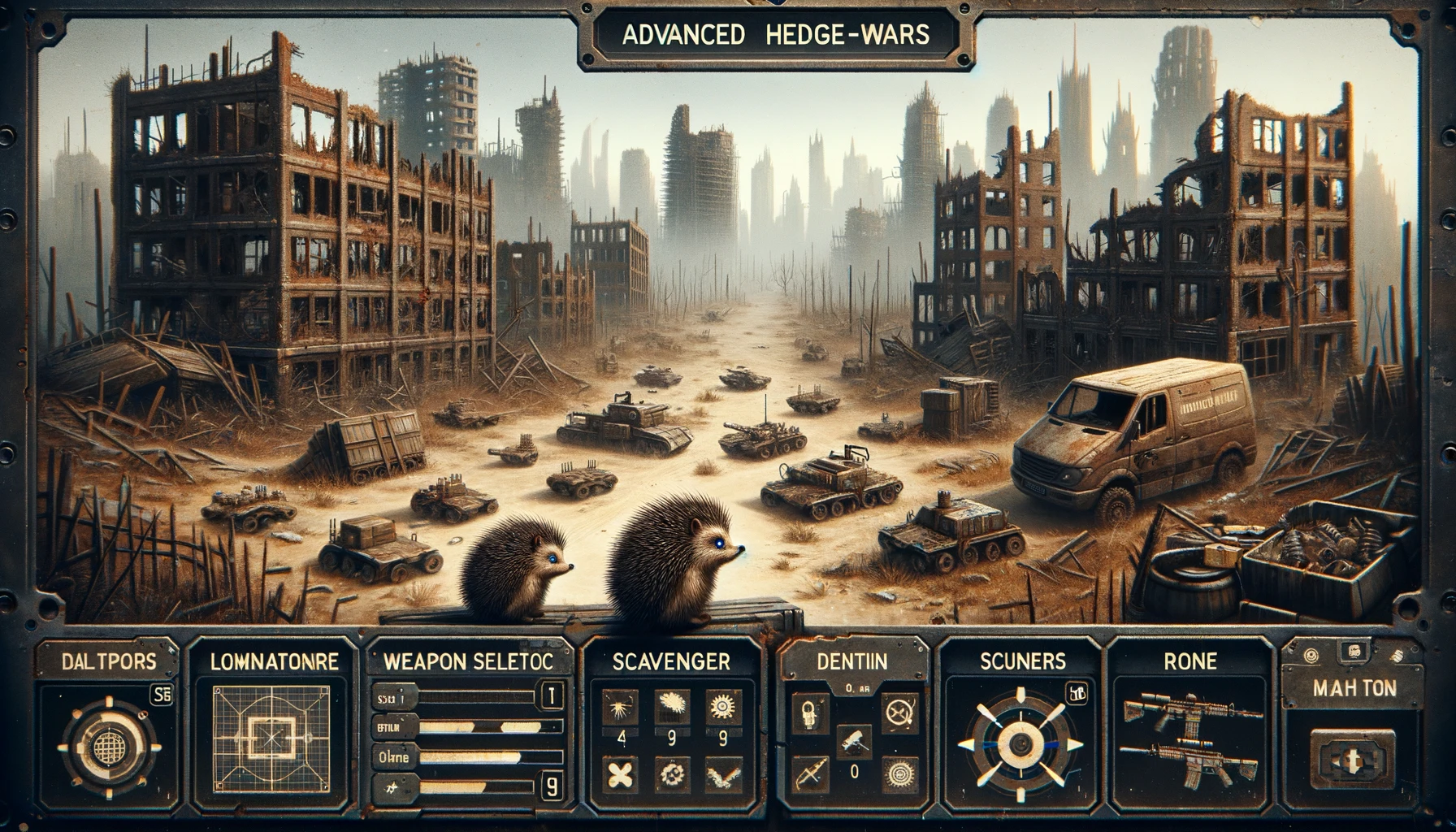Screen dimensions: 1456x832
Task: Select the center gun icon in DENTIIN
Action: (853, 740)
